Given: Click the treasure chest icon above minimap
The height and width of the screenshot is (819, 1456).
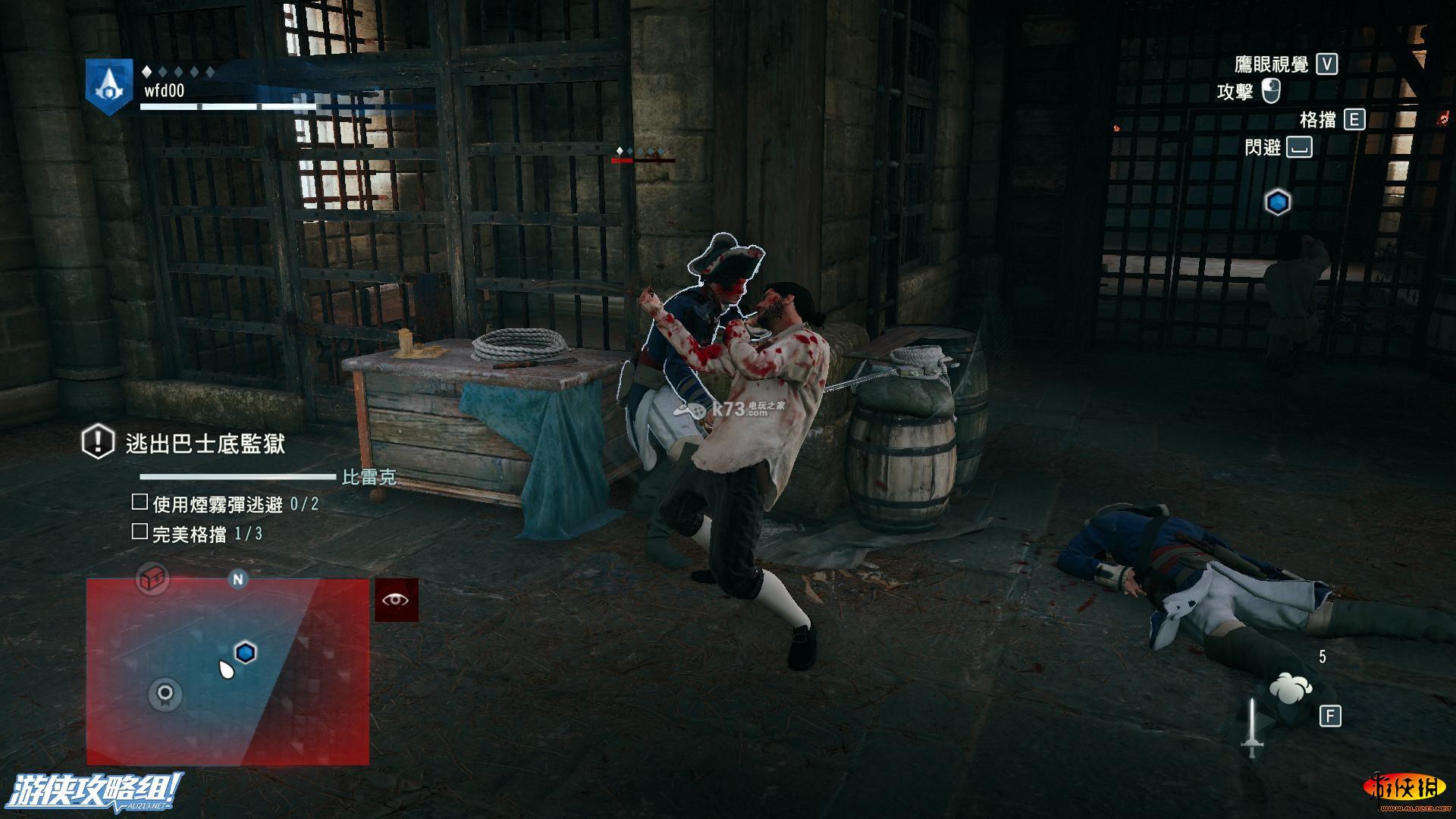Looking at the screenshot, I should pos(152,579).
